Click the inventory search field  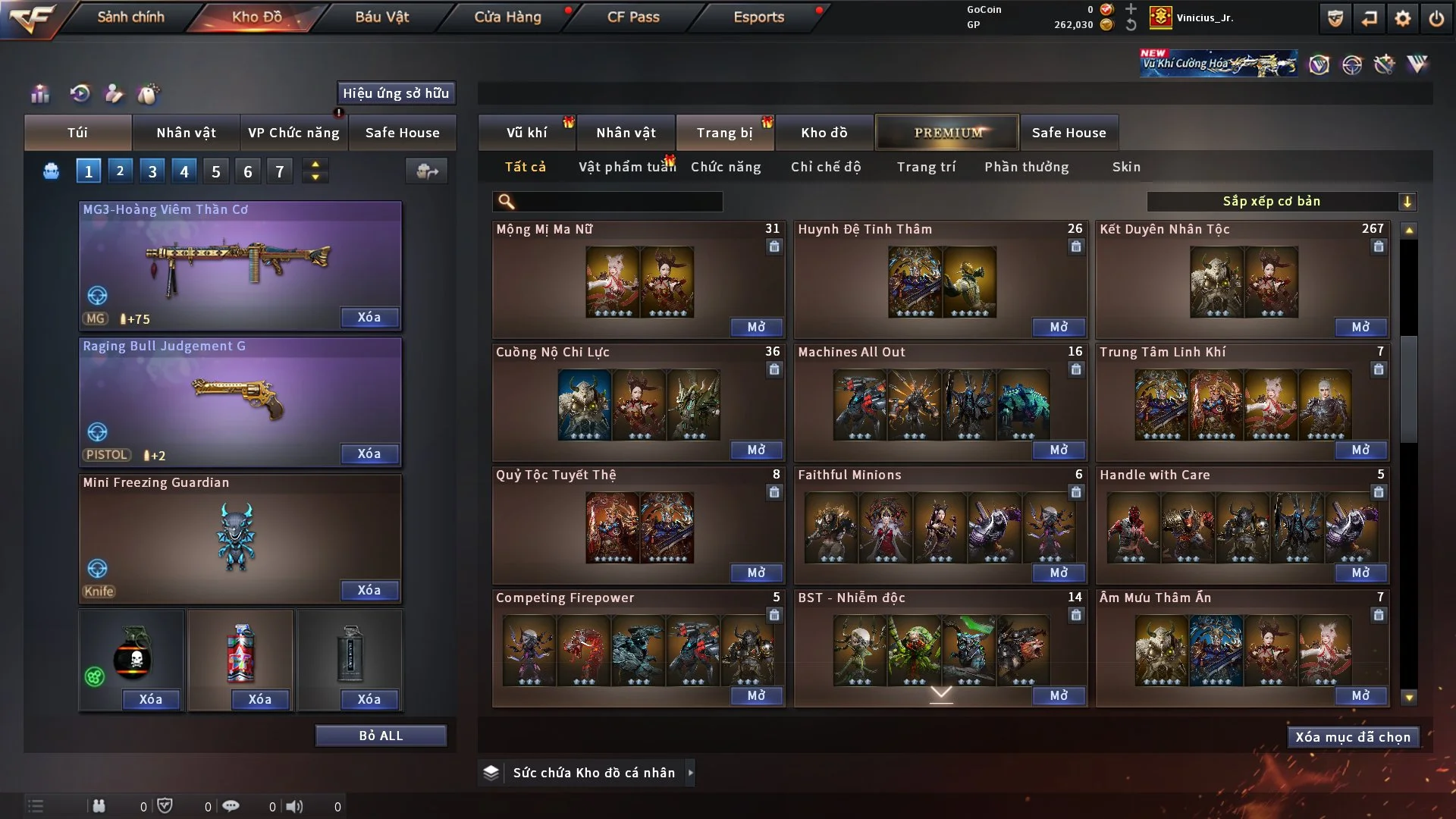click(618, 202)
